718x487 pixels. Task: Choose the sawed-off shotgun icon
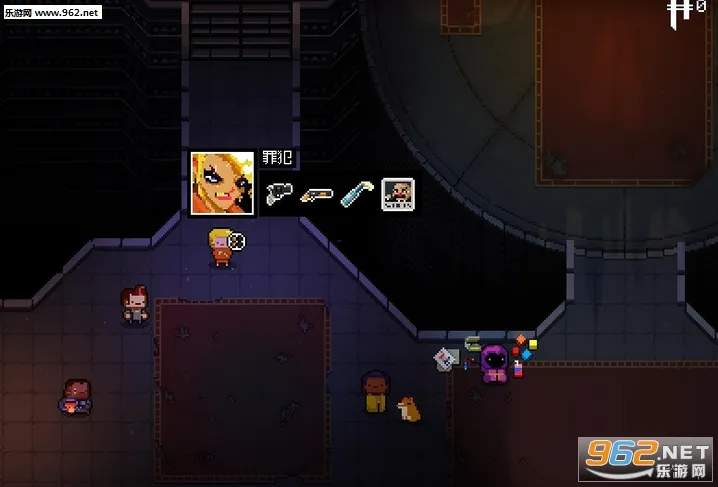coord(318,194)
